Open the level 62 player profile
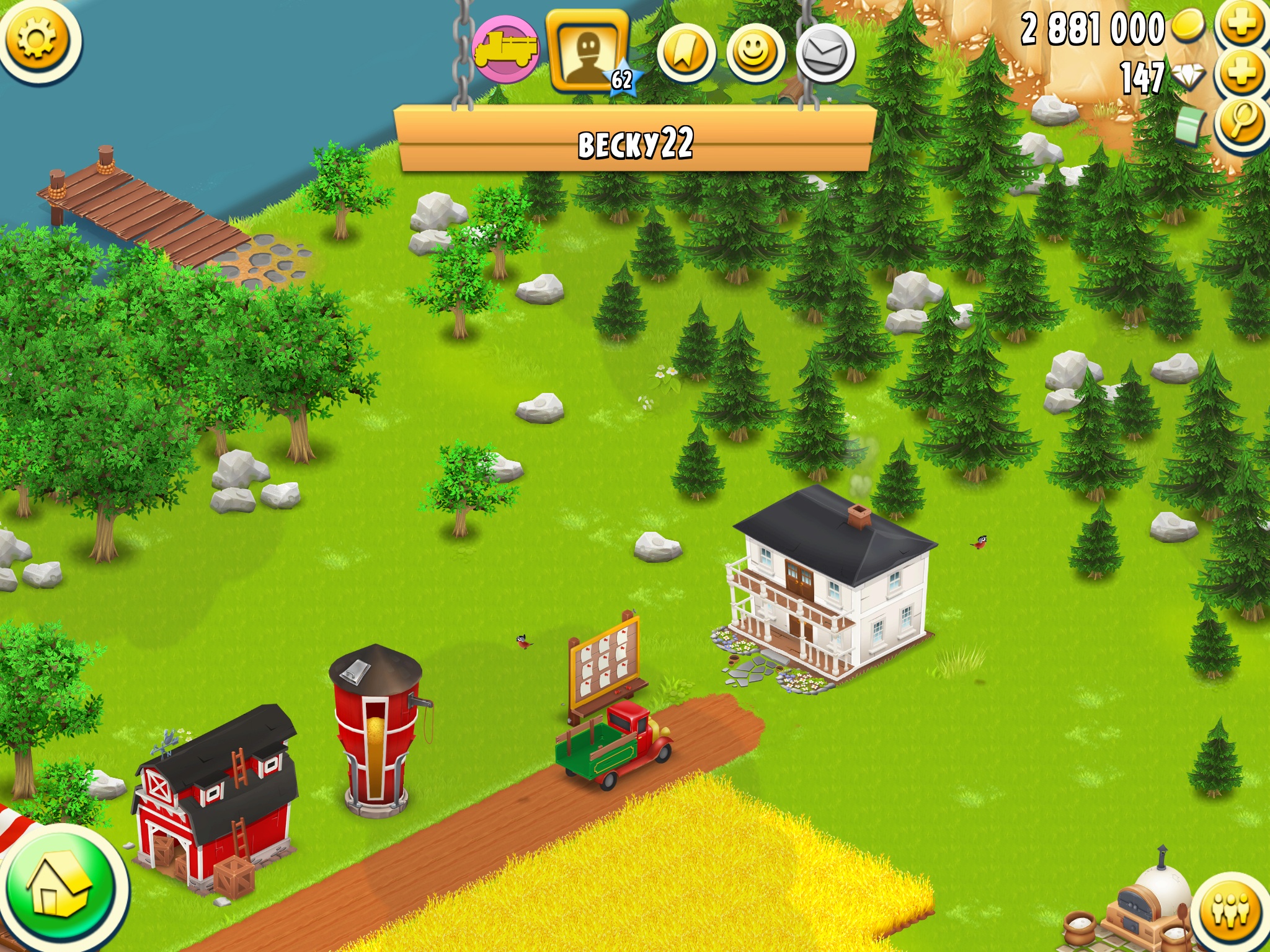This screenshot has width=1270, height=952. pos(587,51)
